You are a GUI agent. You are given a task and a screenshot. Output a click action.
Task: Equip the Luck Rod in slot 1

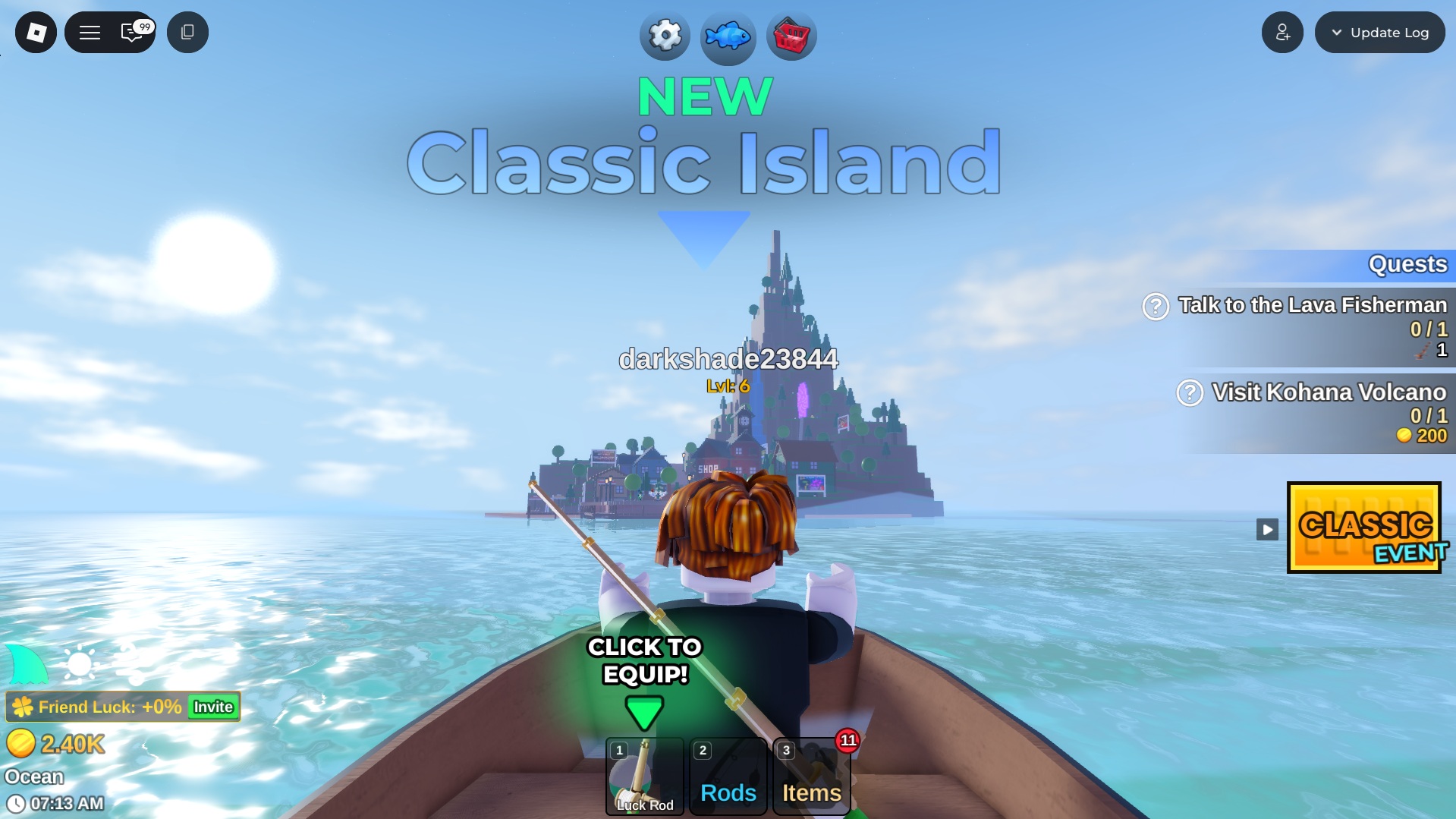coord(644,776)
